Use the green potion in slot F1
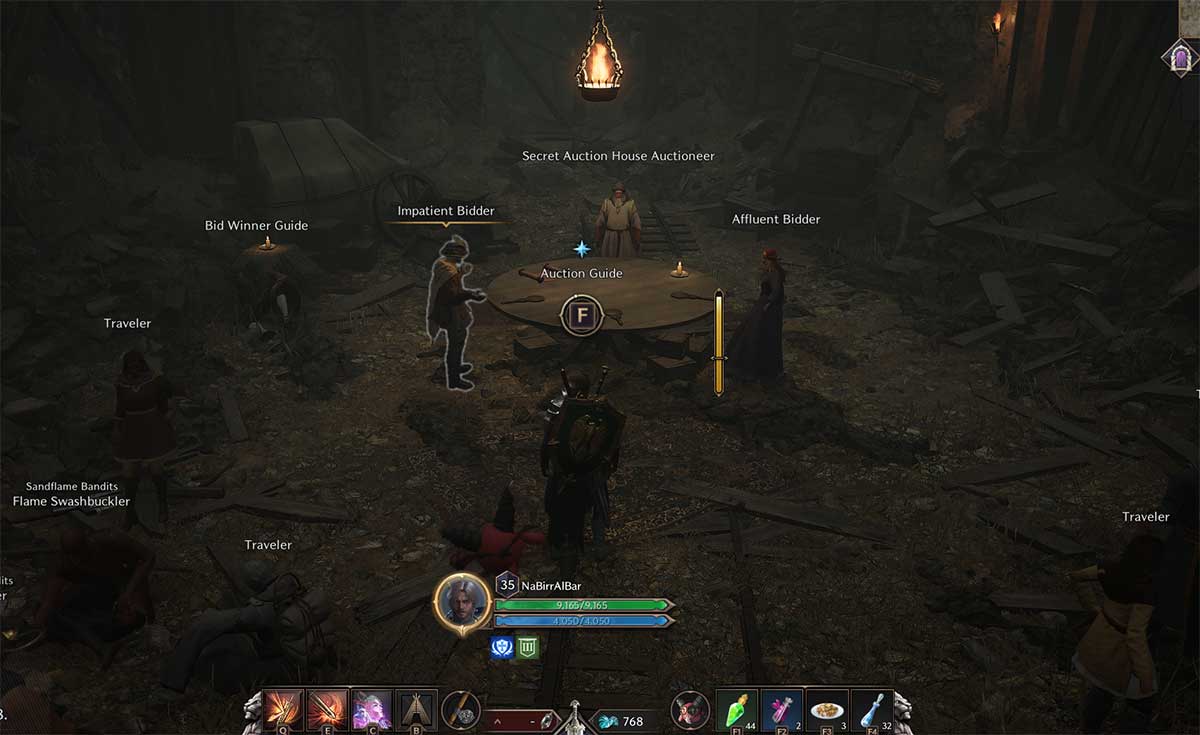This screenshot has width=1200, height=735. coord(738,709)
